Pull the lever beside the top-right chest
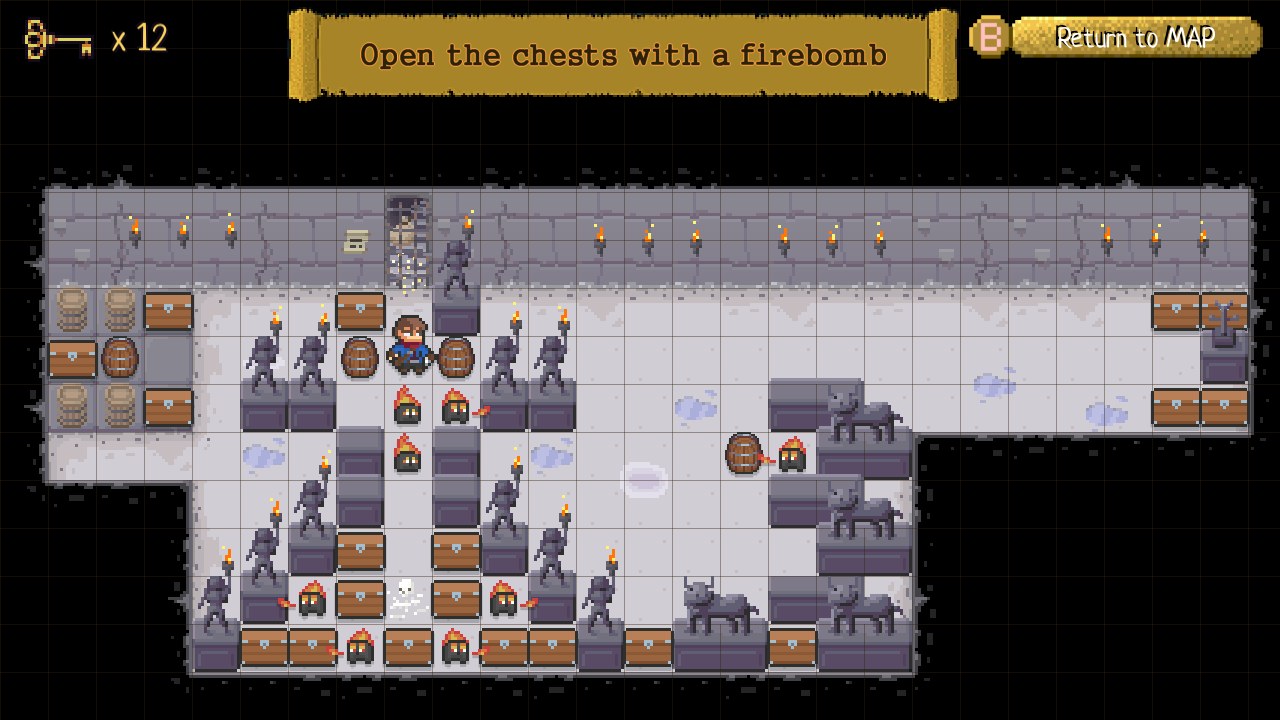This screenshot has width=1280, height=720. tap(1225, 318)
